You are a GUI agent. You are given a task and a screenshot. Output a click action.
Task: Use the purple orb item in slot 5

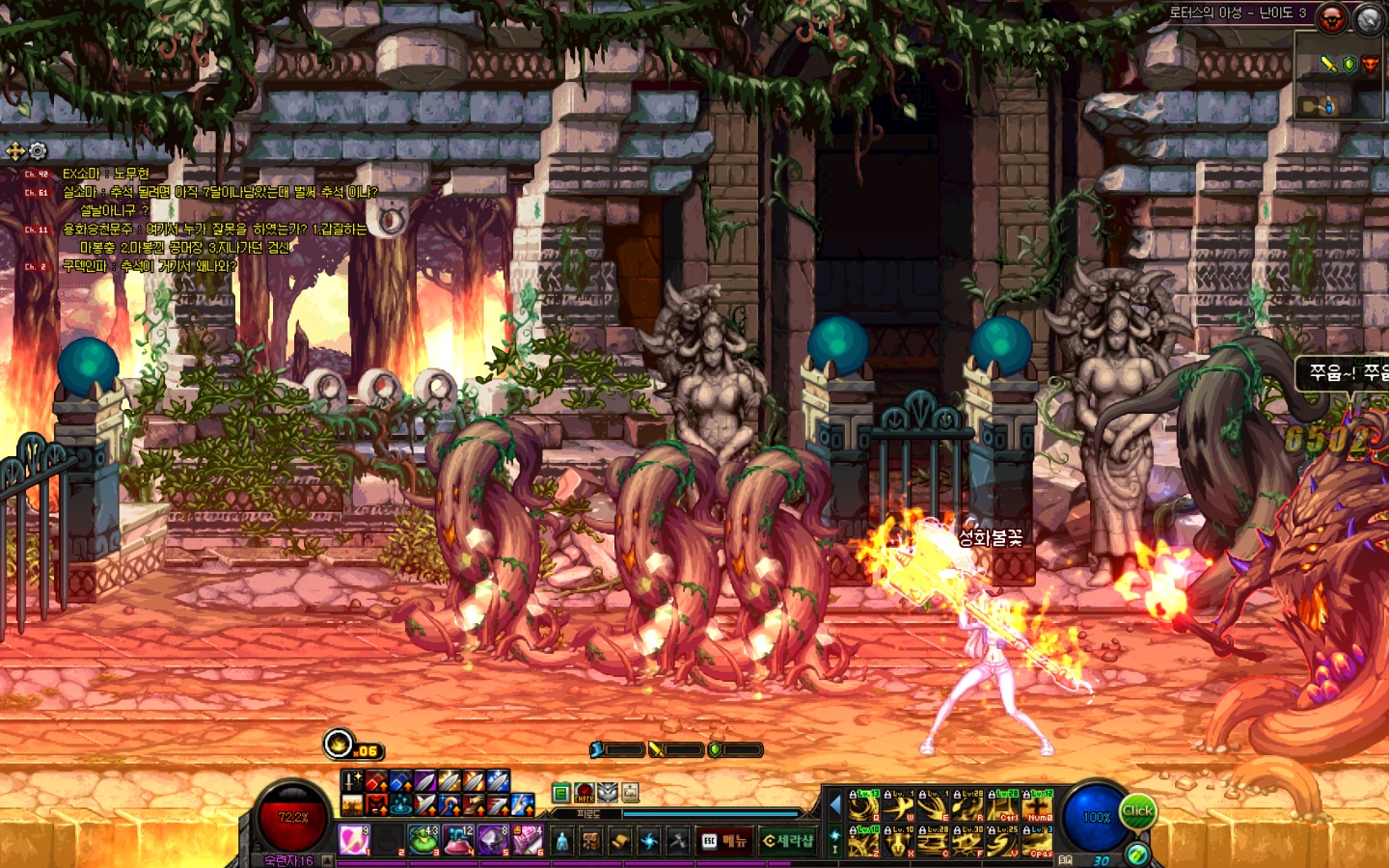coord(493,839)
